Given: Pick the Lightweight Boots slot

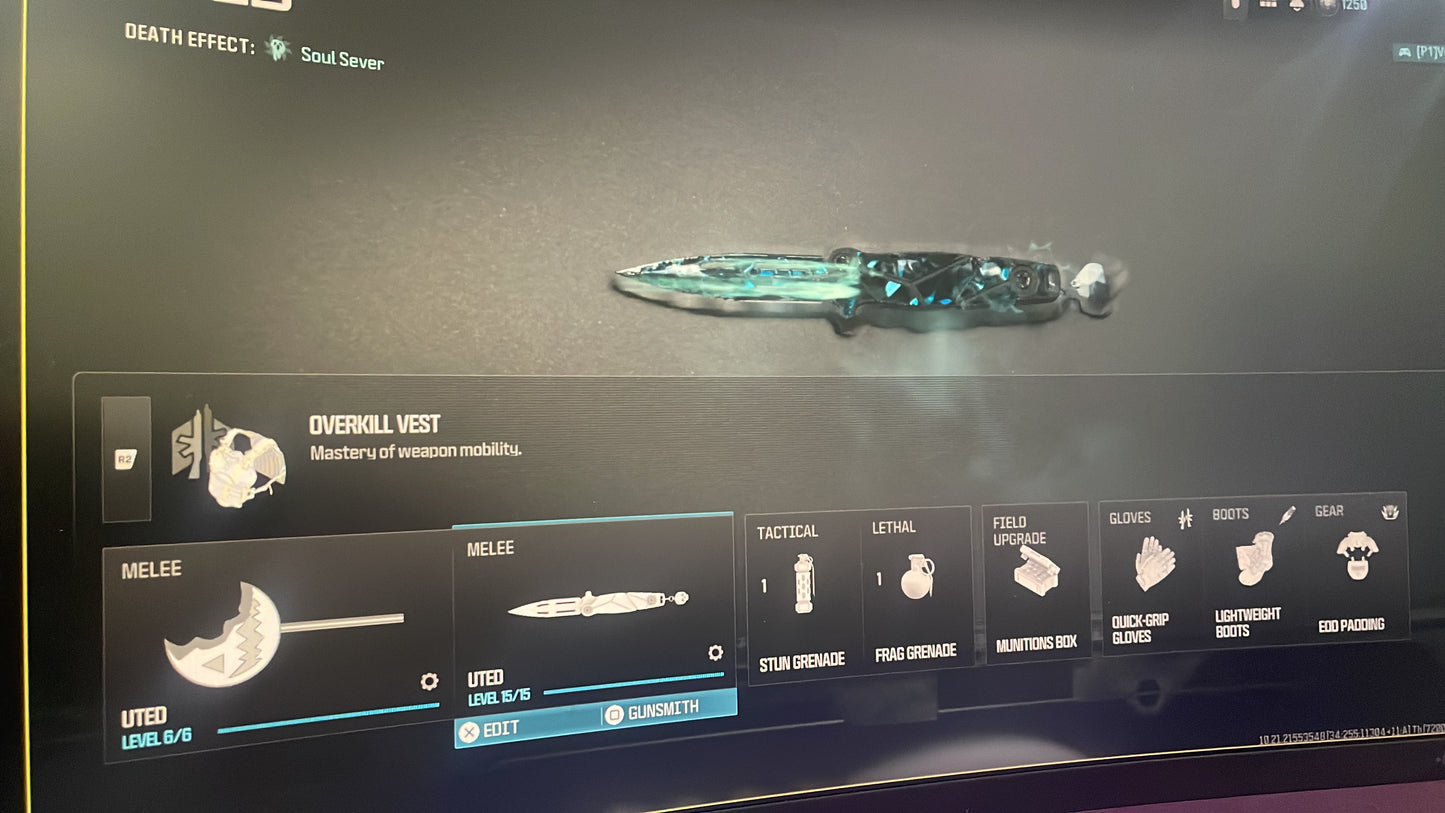Looking at the screenshot, I should (x=1250, y=570).
